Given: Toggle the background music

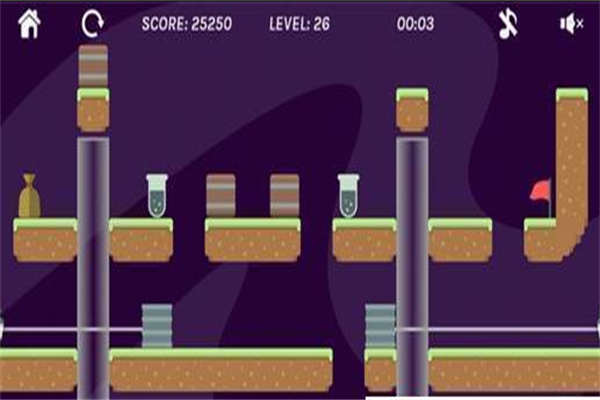Looking at the screenshot, I should [508, 25].
